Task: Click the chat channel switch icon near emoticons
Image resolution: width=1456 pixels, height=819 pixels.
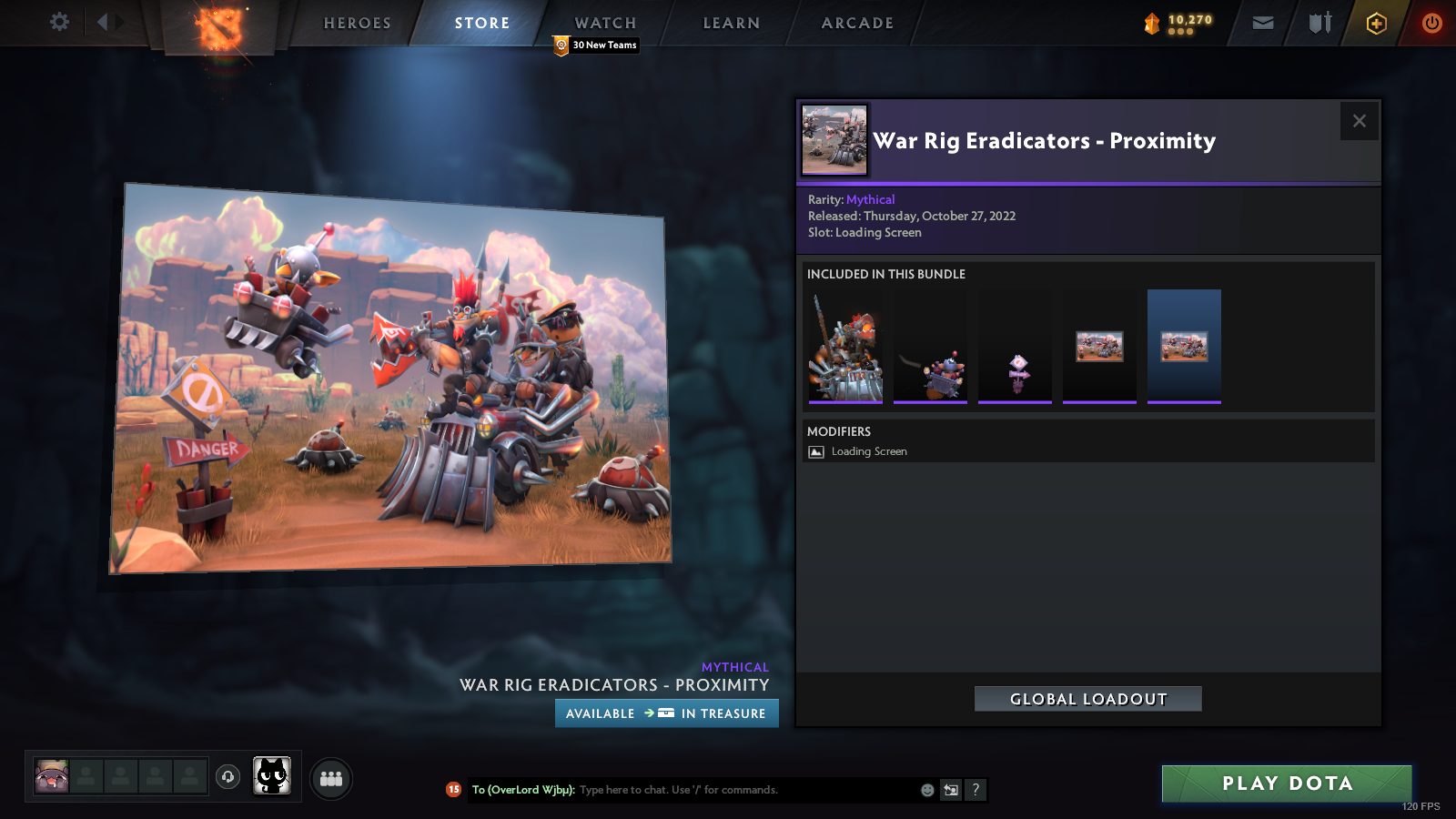Action: (x=950, y=790)
